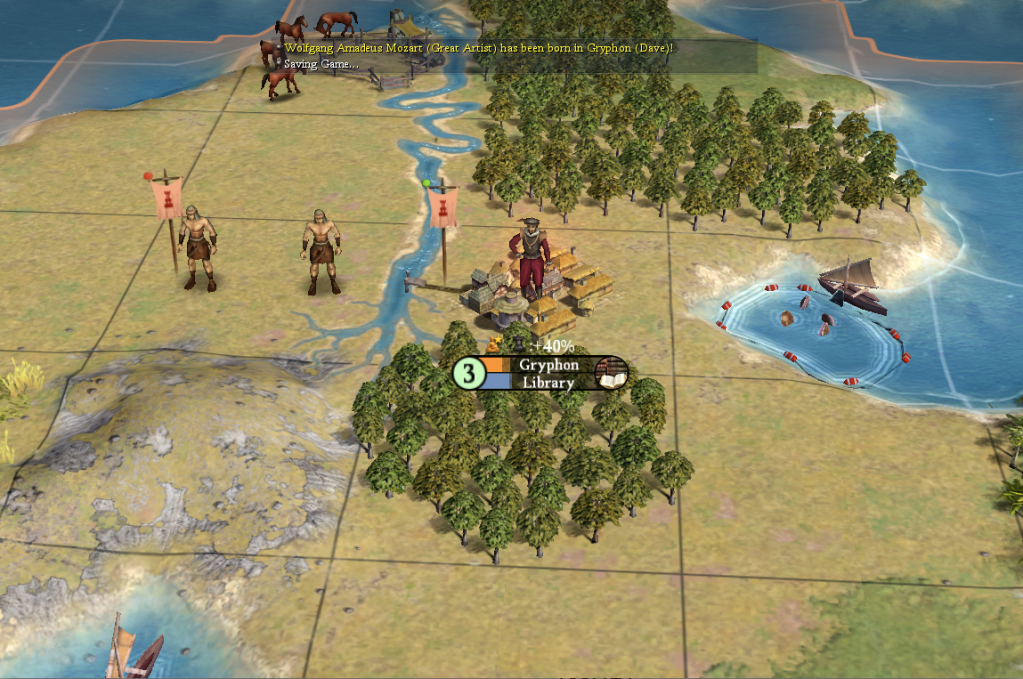Open the Gryphon city name bar
Image resolution: width=1023 pixels, height=679 pixels.
[x=548, y=365]
